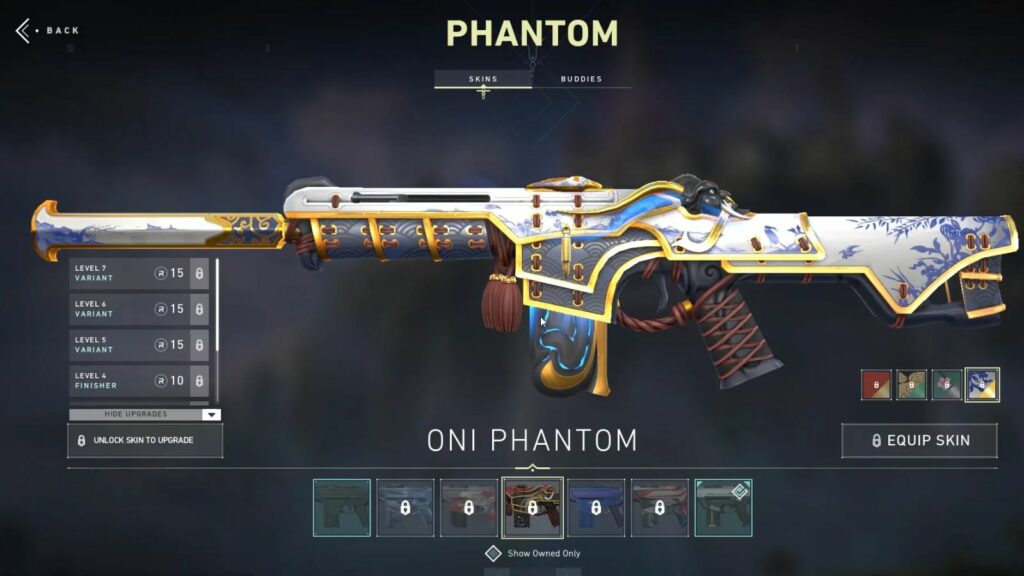Viewport: 1024px width, 576px height.
Task: Pick the Level 4 Finisher upgrade
Action: pos(139,380)
